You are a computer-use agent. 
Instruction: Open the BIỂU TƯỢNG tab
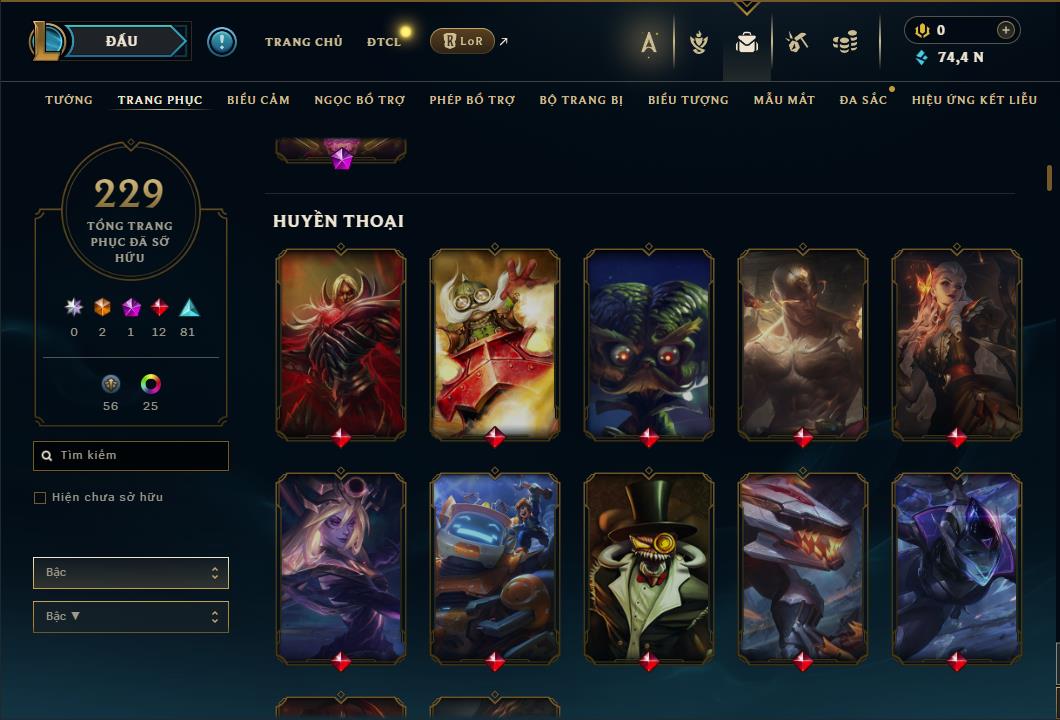point(688,100)
